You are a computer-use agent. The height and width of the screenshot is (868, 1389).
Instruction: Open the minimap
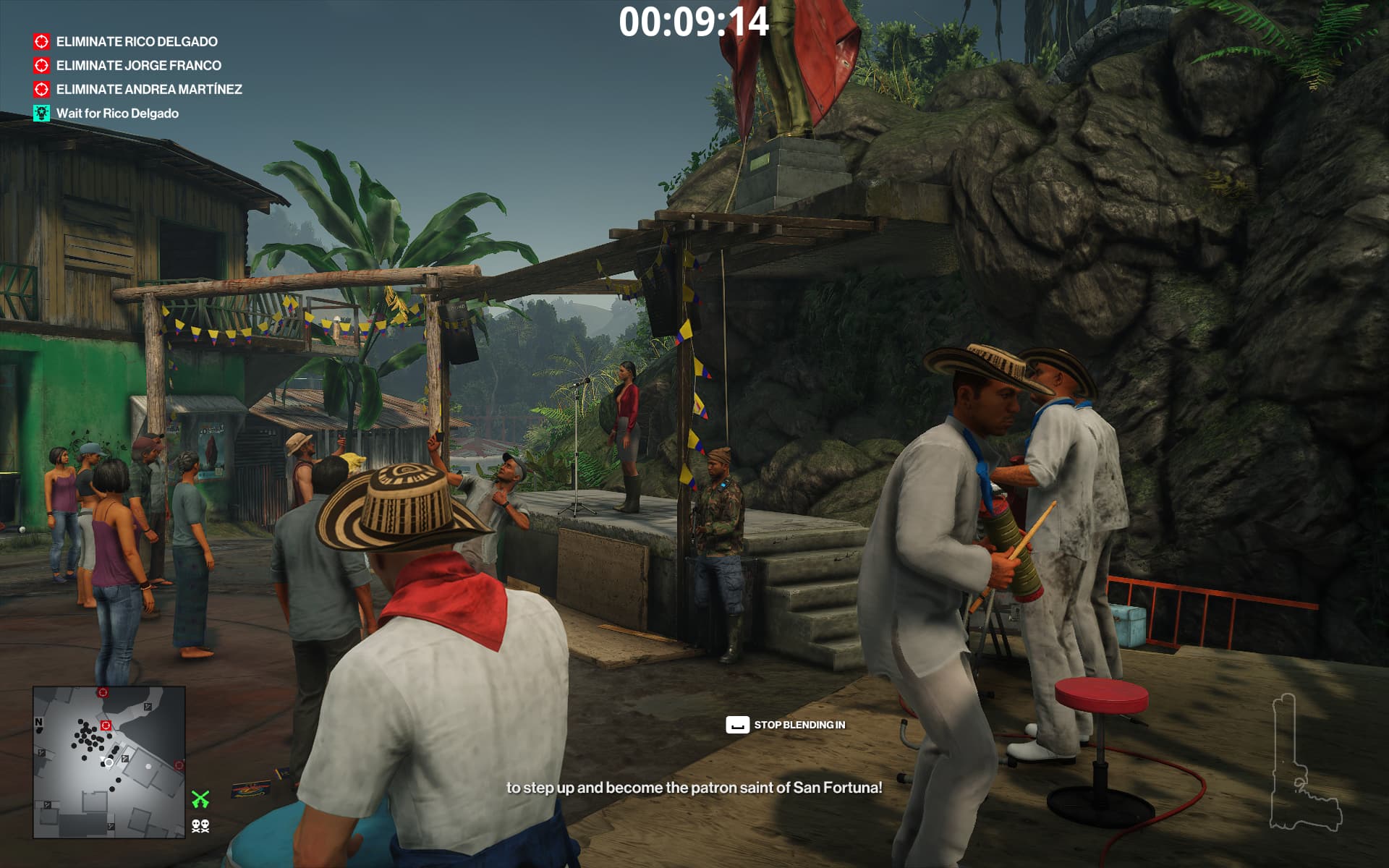109,762
